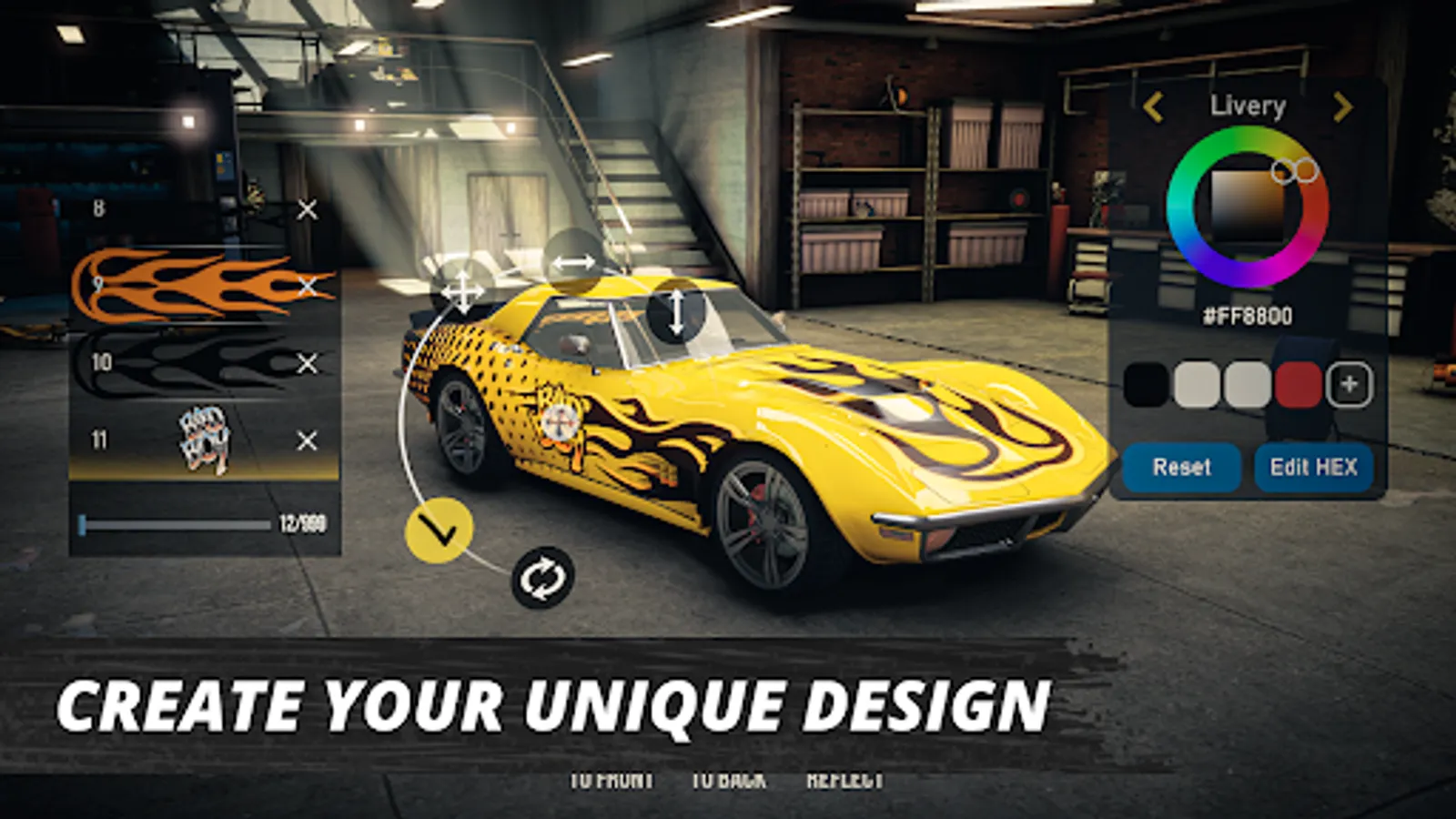
Task: Toggle the dual-circle gradient mode icon
Action: 1292,168
